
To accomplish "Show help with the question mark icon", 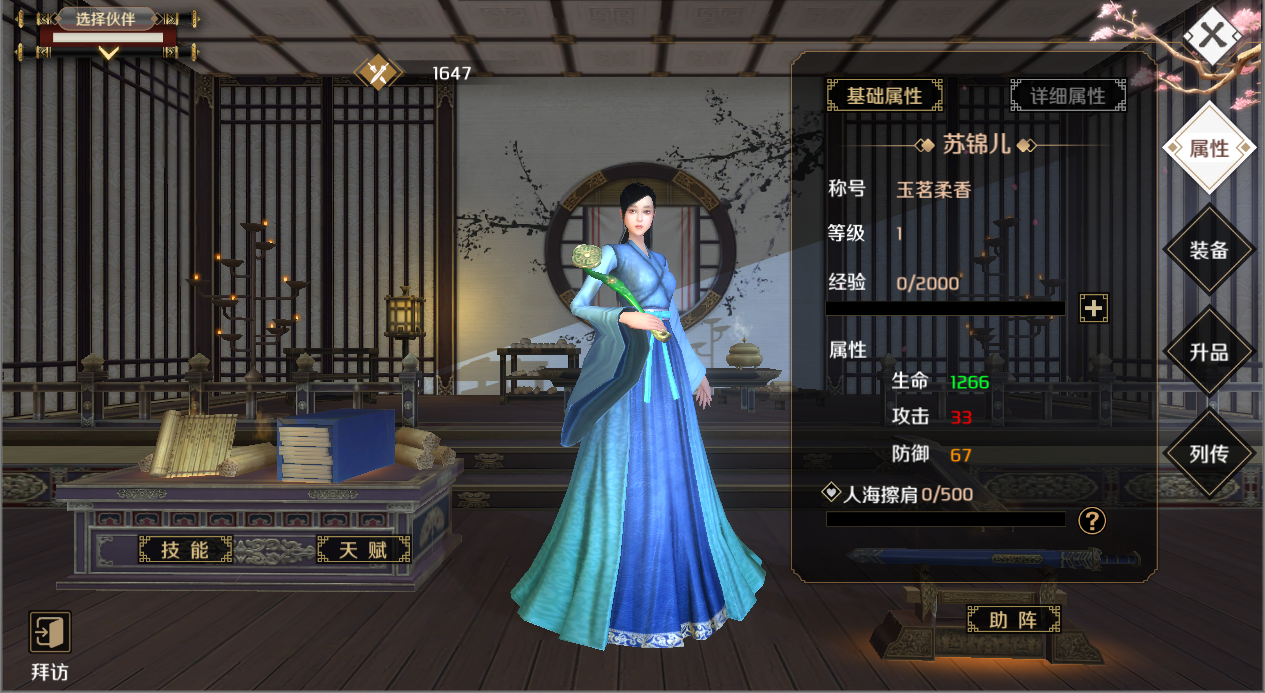I will pyautogui.click(x=1092, y=520).
